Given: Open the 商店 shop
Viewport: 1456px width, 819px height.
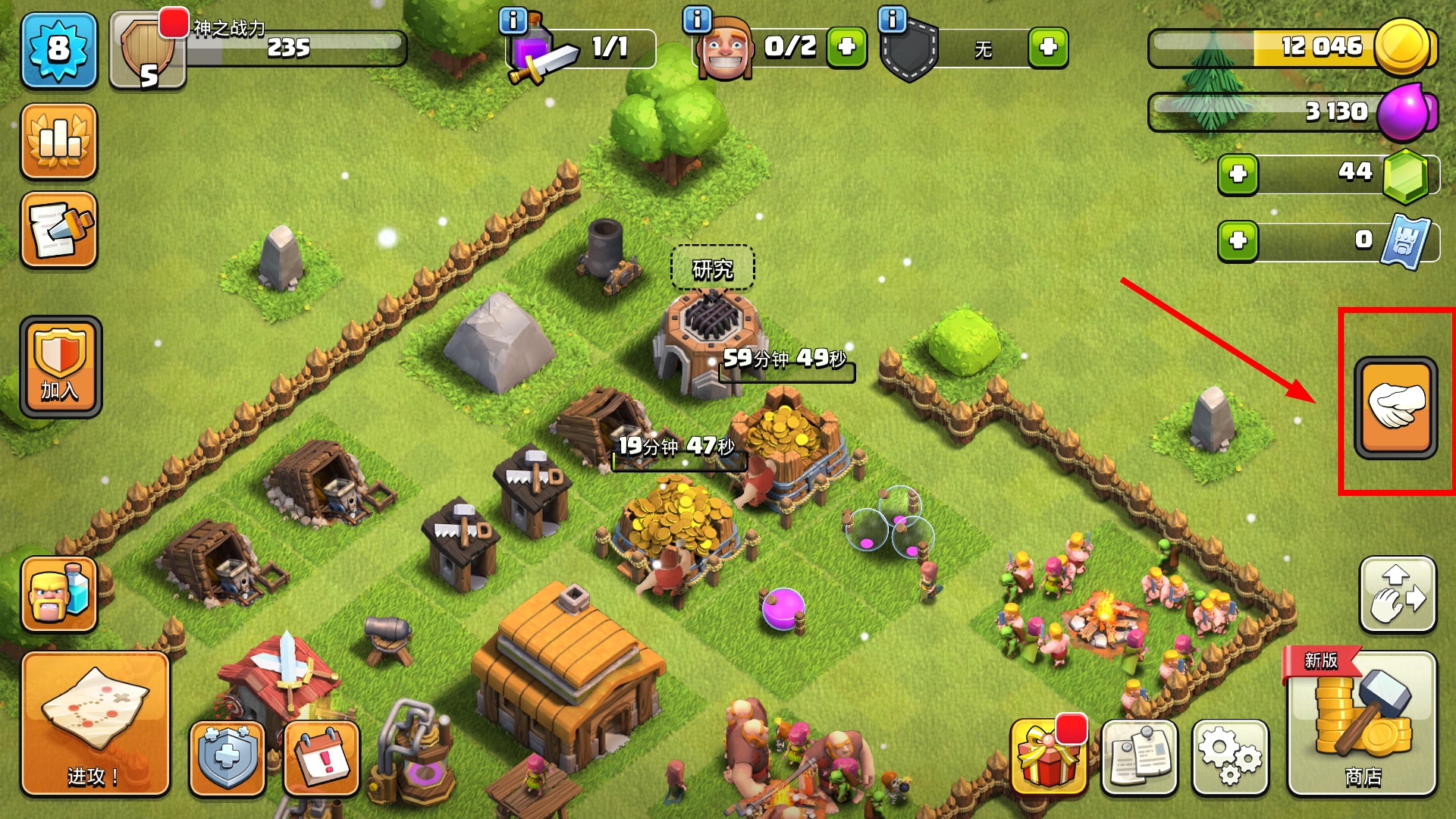Looking at the screenshot, I should click(x=1362, y=726).
